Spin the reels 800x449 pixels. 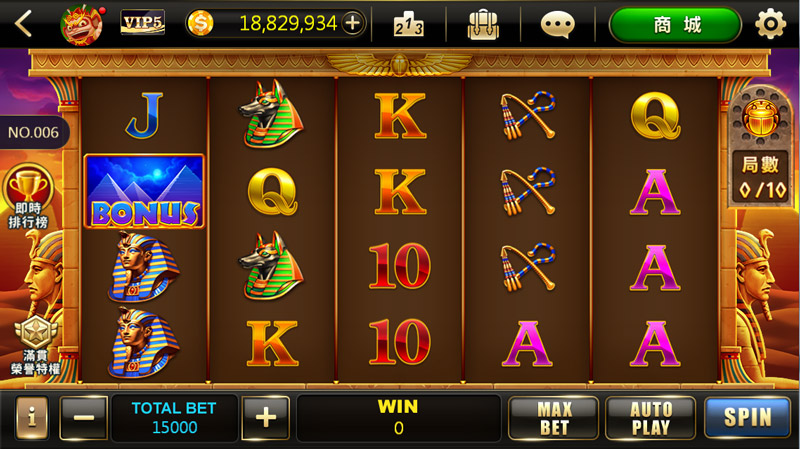pos(747,418)
